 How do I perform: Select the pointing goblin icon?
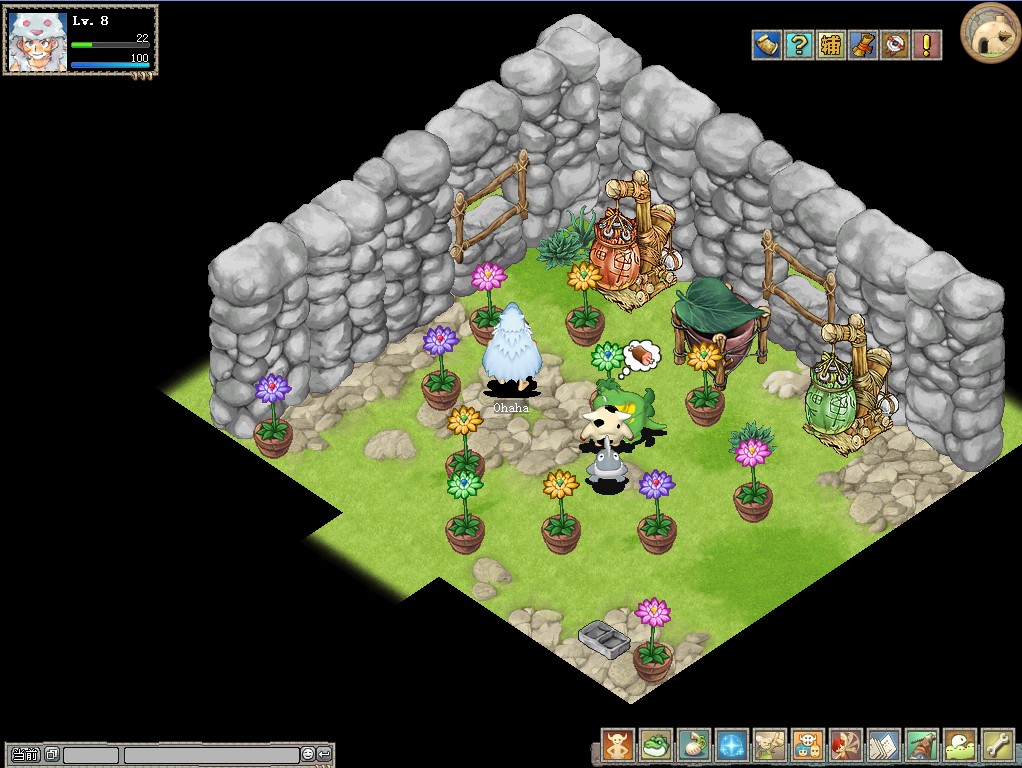(x=770, y=745)
